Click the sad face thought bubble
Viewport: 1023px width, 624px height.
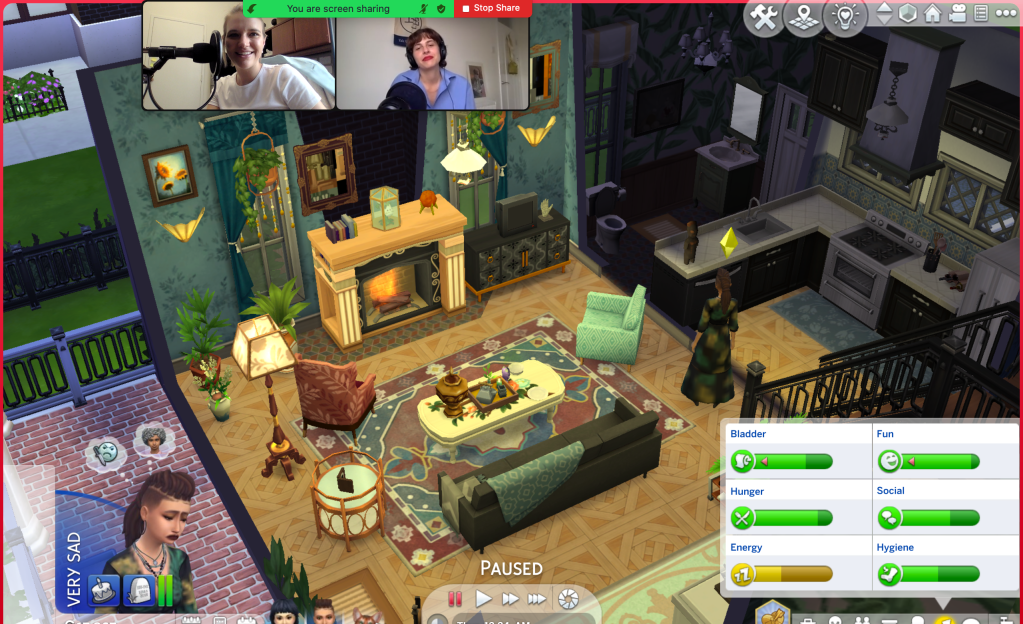pos(104,453)
